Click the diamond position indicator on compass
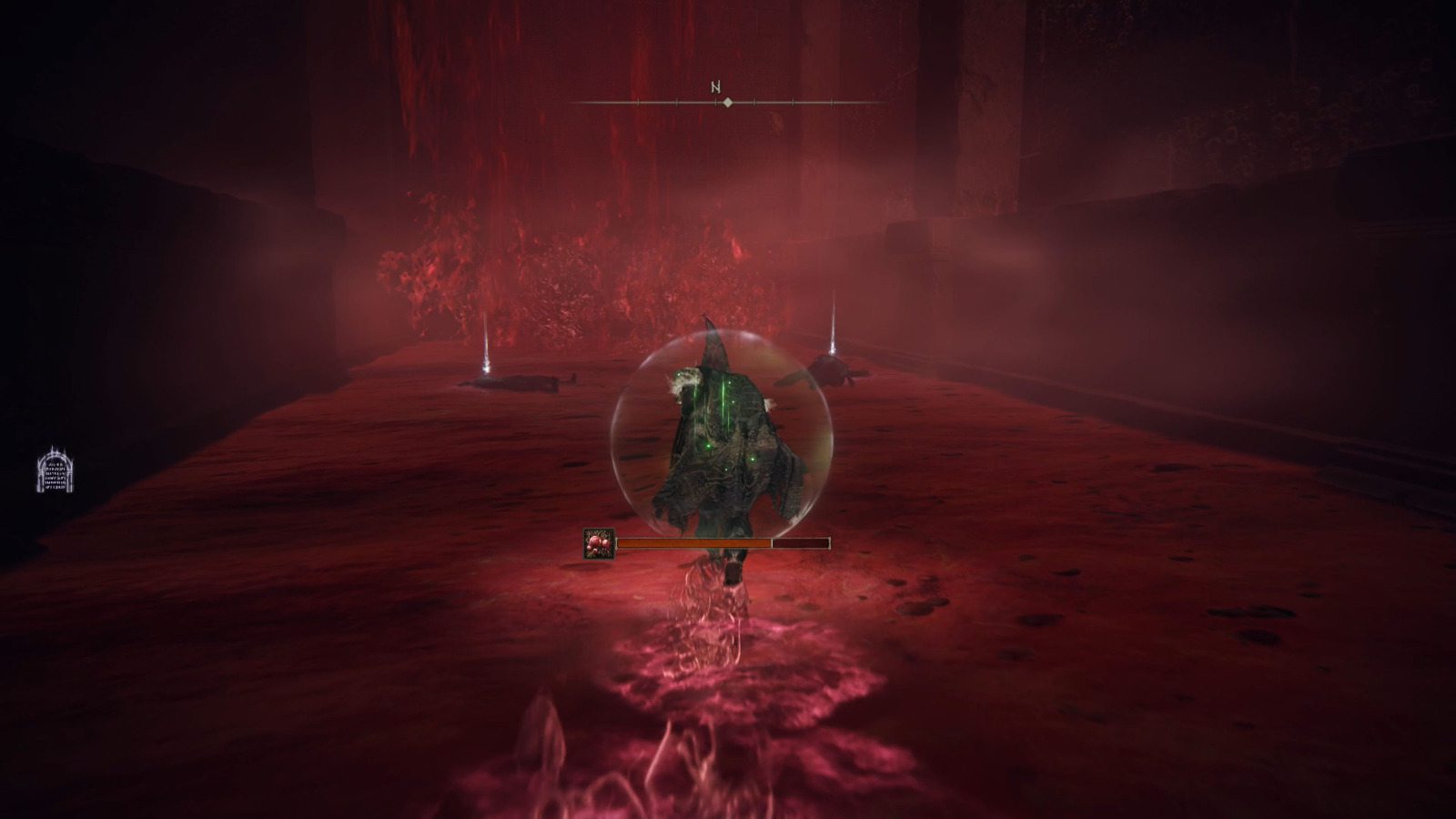 (x=727, y=103)
